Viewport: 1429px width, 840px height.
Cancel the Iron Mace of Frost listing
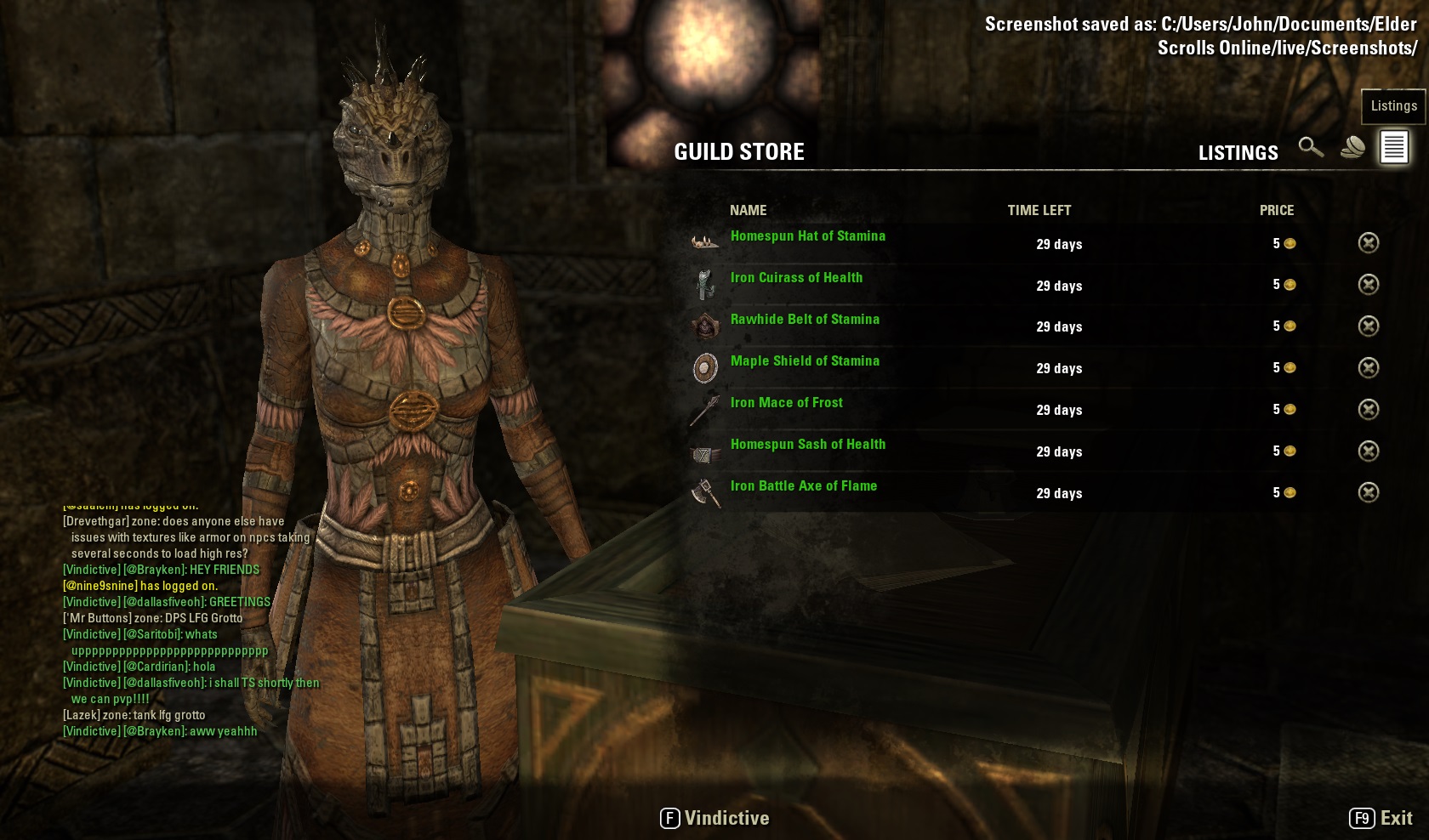coord(1368,410)
